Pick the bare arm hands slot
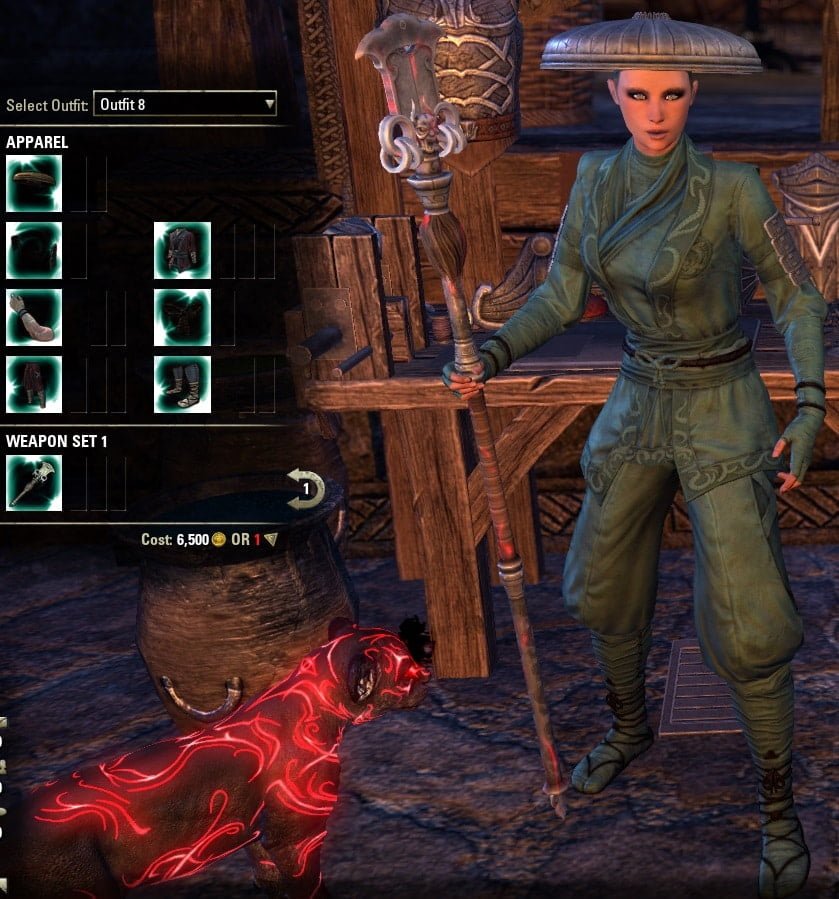839x899 pixels. coord(34,317)
